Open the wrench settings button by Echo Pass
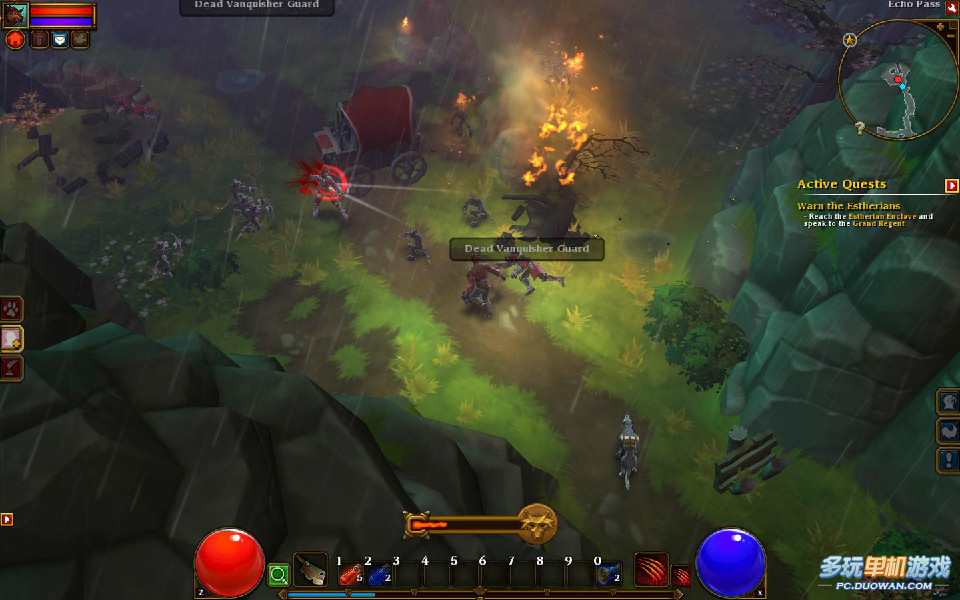 [x=952, y=7]
